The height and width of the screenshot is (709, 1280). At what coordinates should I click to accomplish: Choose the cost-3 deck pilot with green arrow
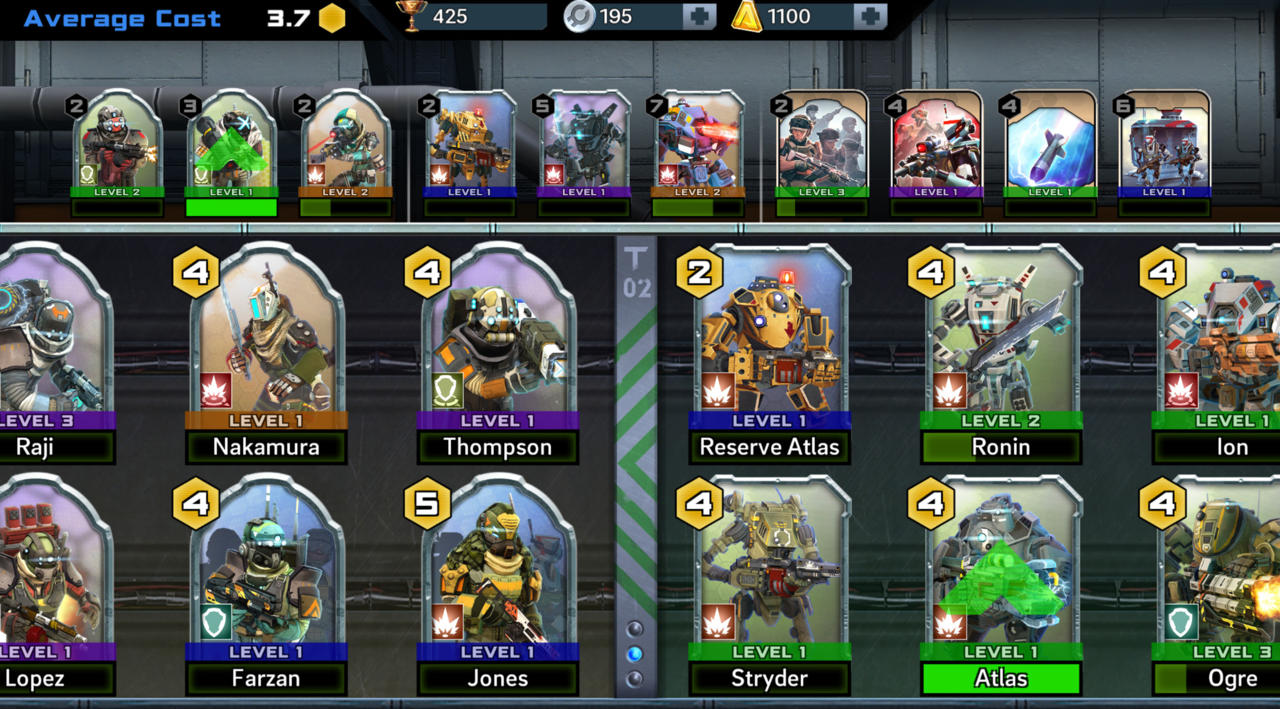click(x=231, y=145)
